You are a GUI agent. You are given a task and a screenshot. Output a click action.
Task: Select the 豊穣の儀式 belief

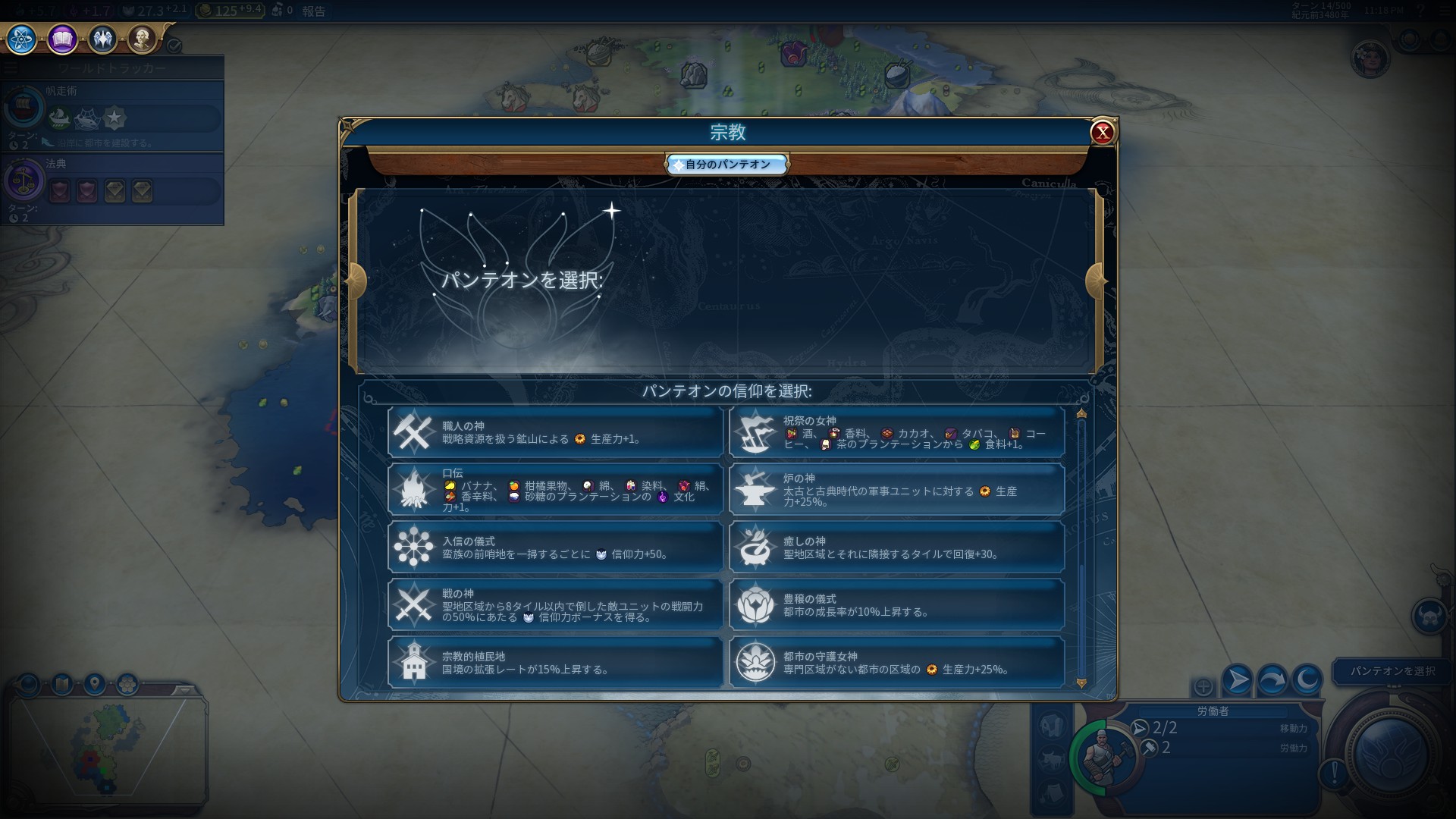(896, 605)
